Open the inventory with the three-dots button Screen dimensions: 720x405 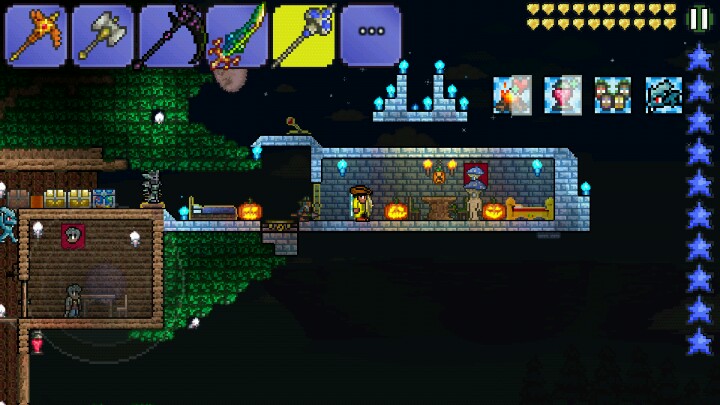pyautogui.click(x=370, y=34)
